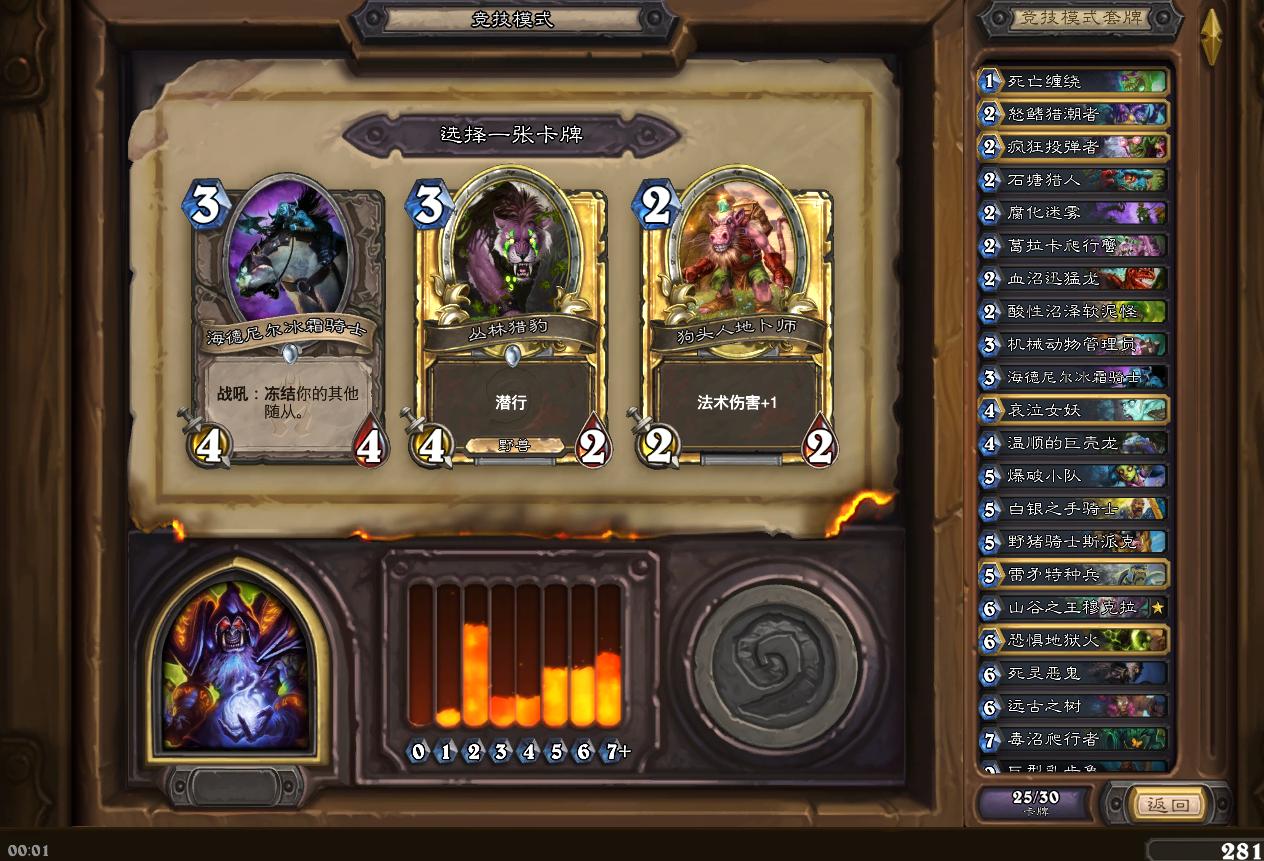This screenshot has height=861, width=1264.
Task: Click the 返回 back button
Action: (1166, 804)
